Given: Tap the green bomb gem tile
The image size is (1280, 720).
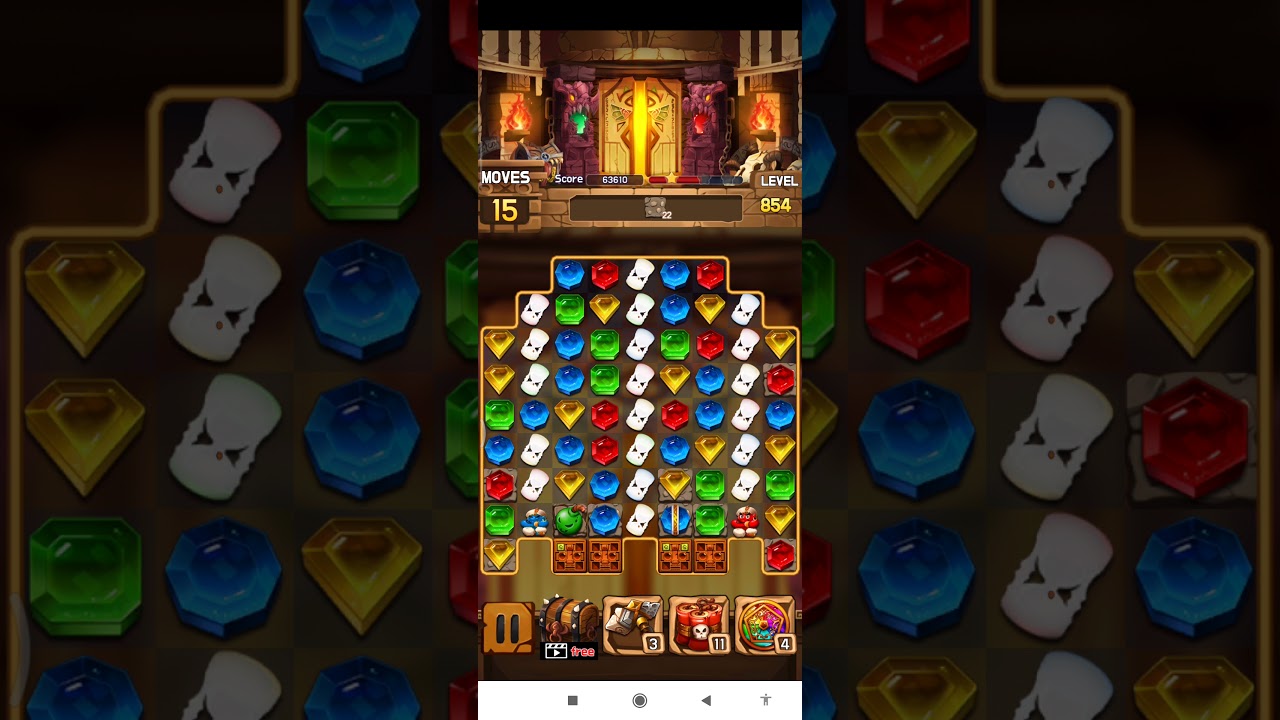Looking at the screenshot, I should click(569, 520).
